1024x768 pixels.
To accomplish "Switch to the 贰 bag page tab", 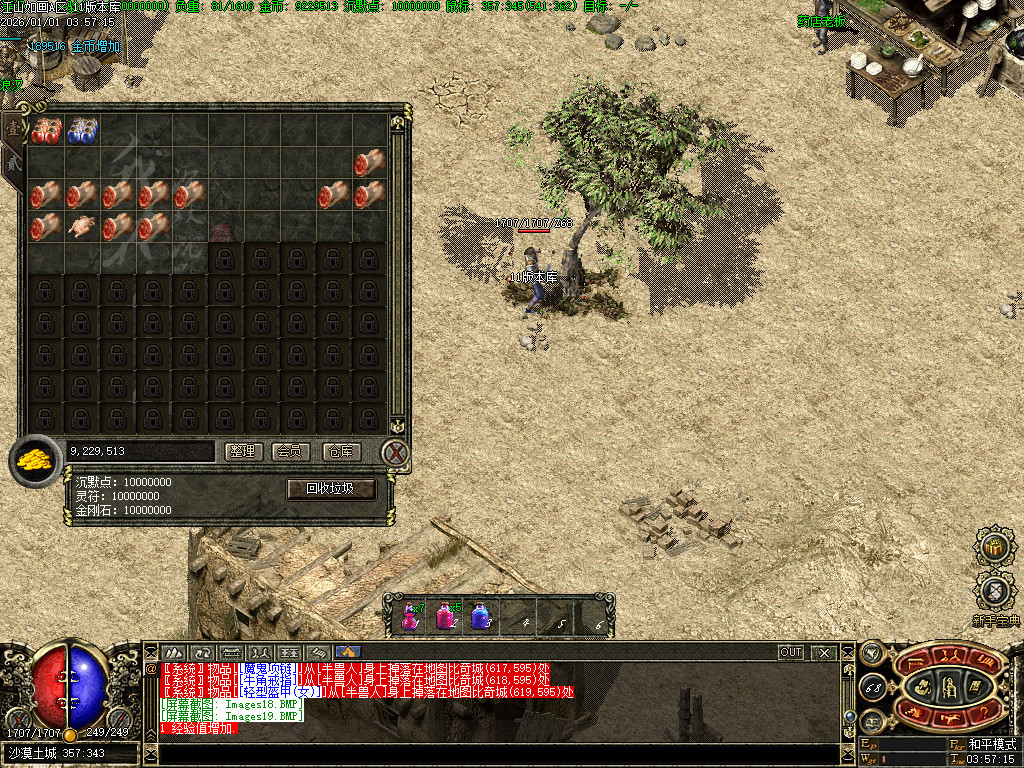I will tap(13, 160).
